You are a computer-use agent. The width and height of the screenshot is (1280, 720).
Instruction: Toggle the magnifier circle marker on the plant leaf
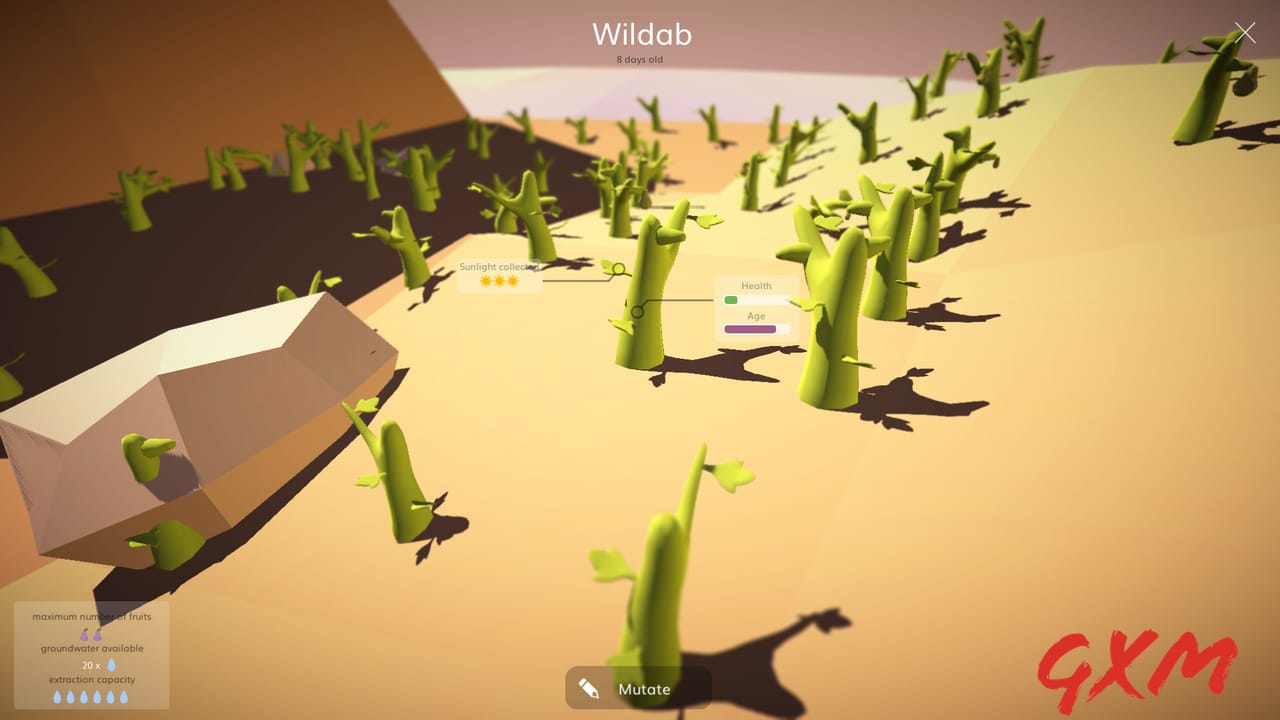(619, 267)
